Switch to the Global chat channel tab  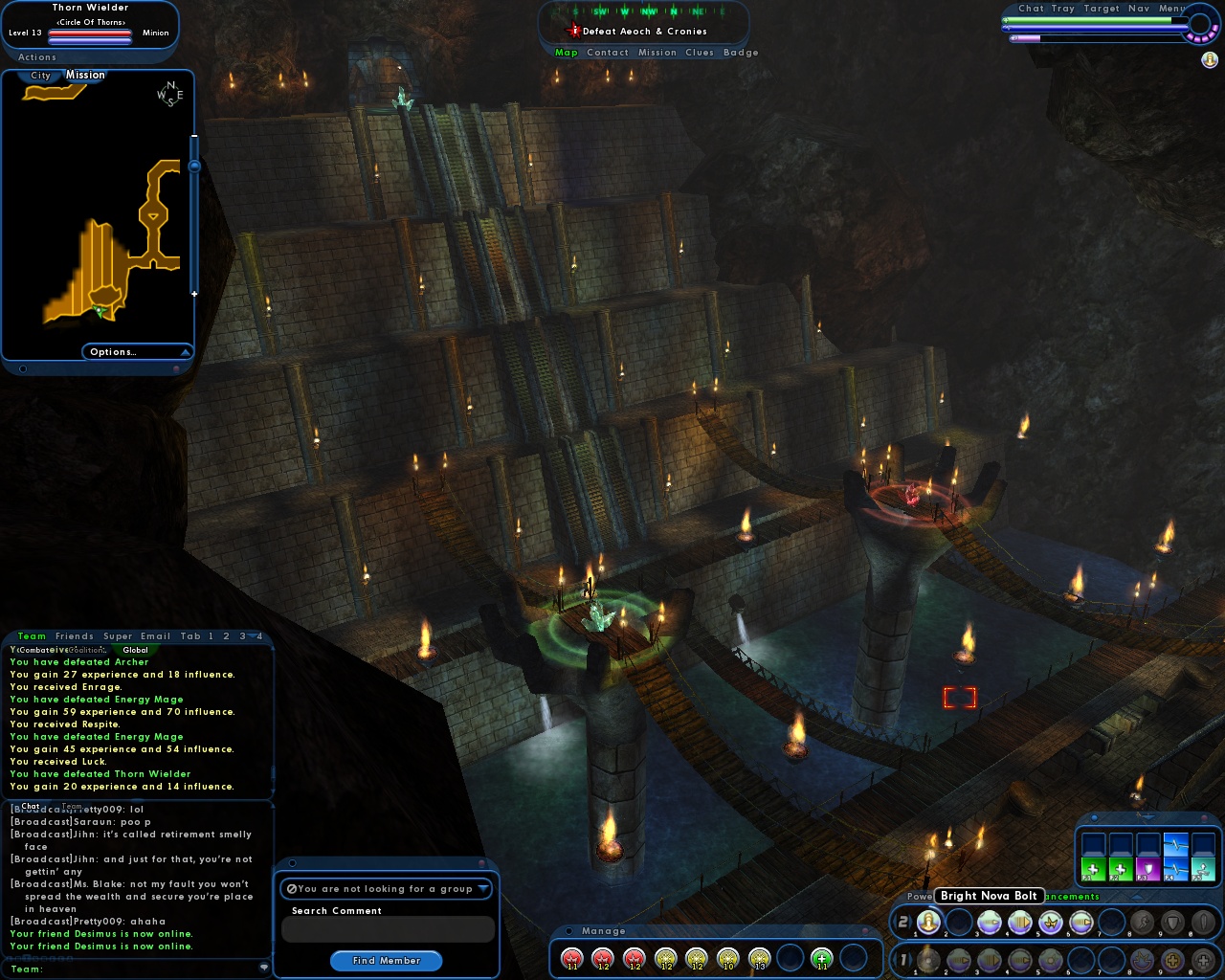[136, 650]
